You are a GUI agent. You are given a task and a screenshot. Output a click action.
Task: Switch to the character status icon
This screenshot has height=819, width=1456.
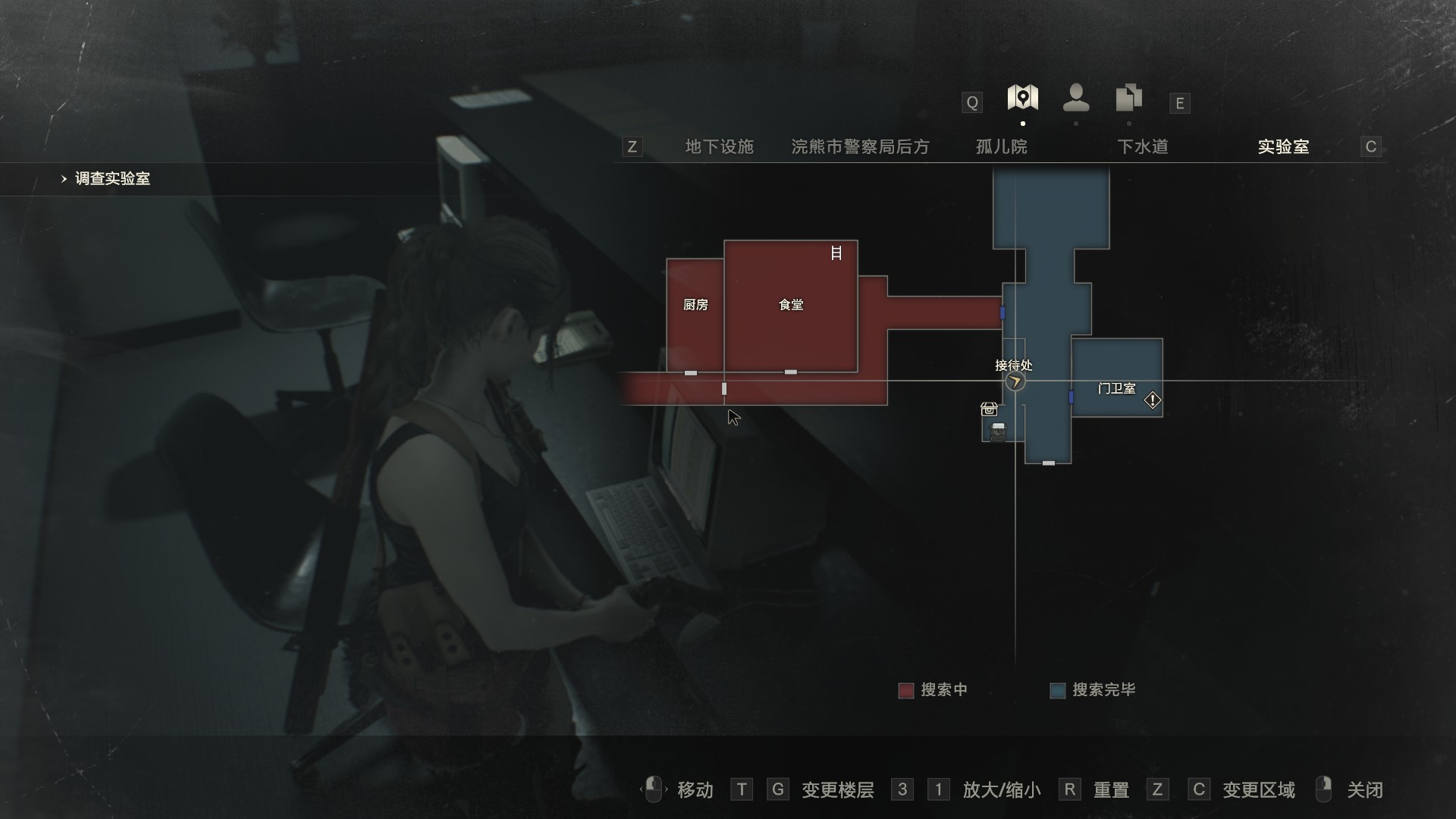[x=1076, y=98]
